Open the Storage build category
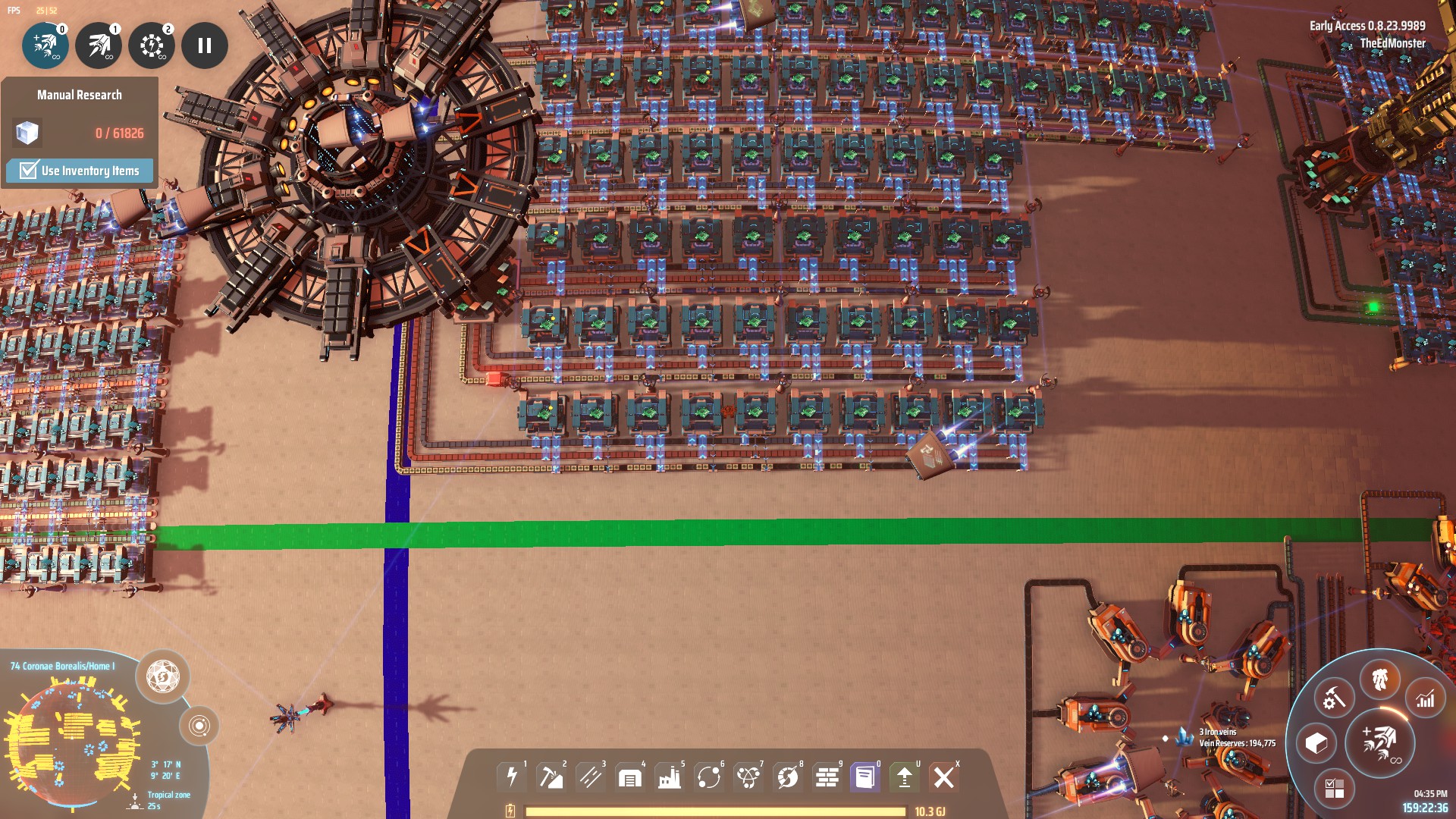The image size is (1456, 819). point(629,776)
